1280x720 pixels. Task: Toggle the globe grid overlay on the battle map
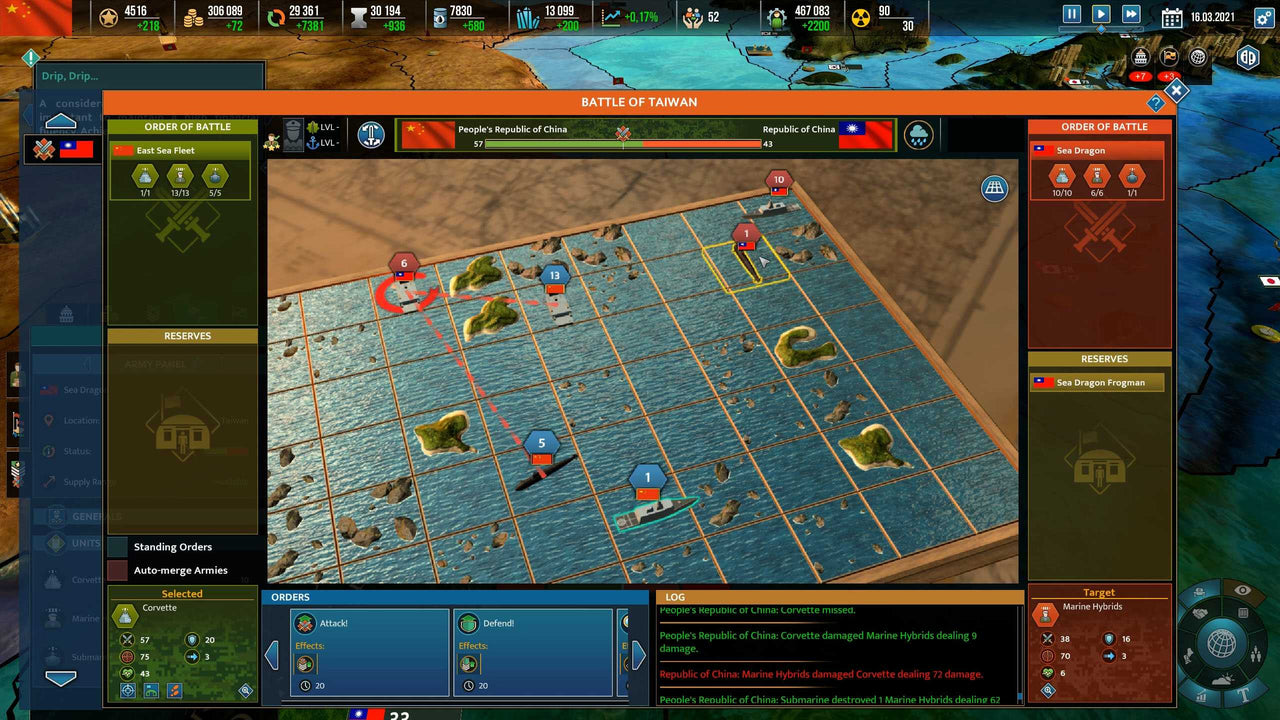994,188
